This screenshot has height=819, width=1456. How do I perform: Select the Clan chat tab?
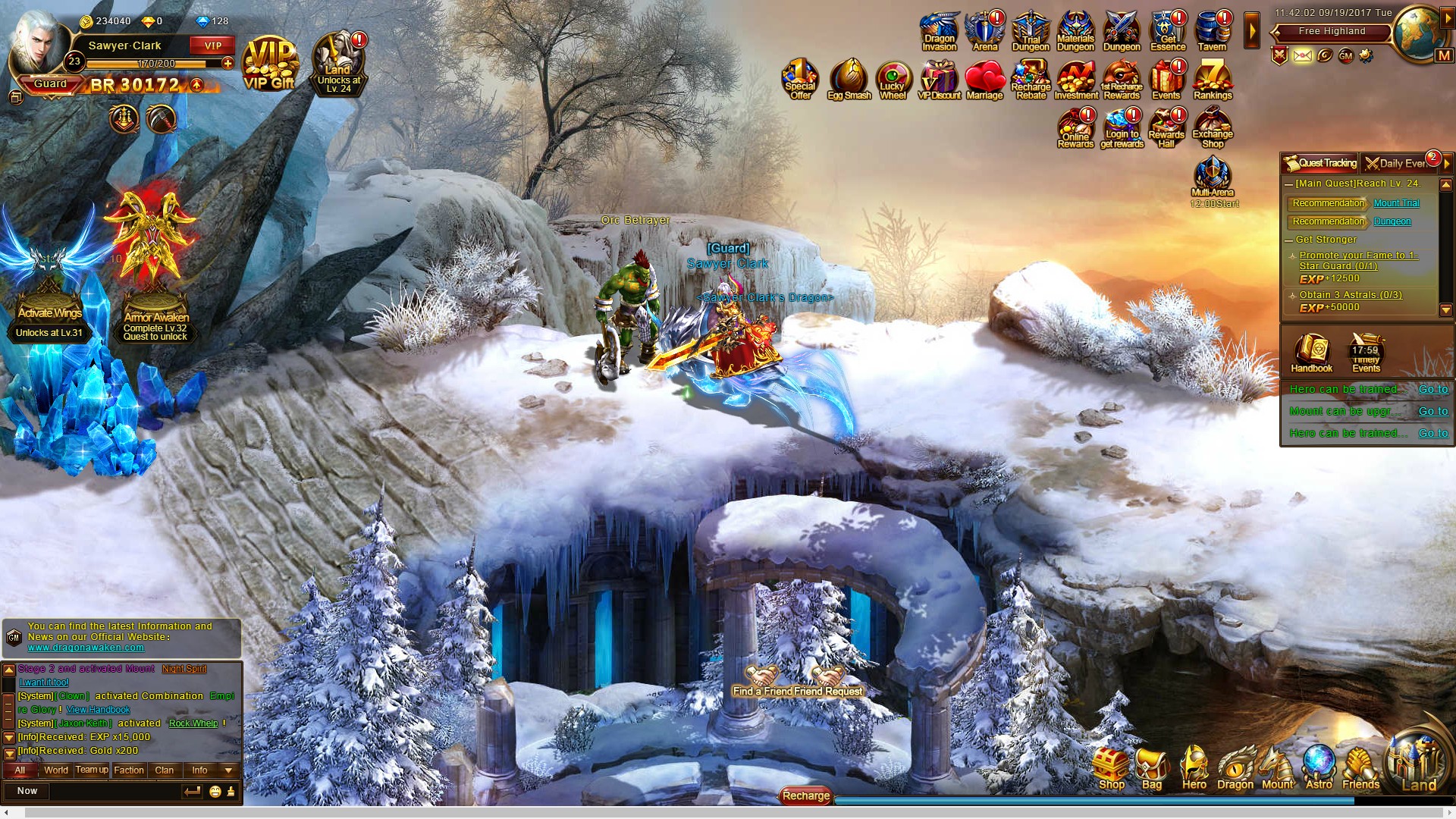tap(165, 770)
